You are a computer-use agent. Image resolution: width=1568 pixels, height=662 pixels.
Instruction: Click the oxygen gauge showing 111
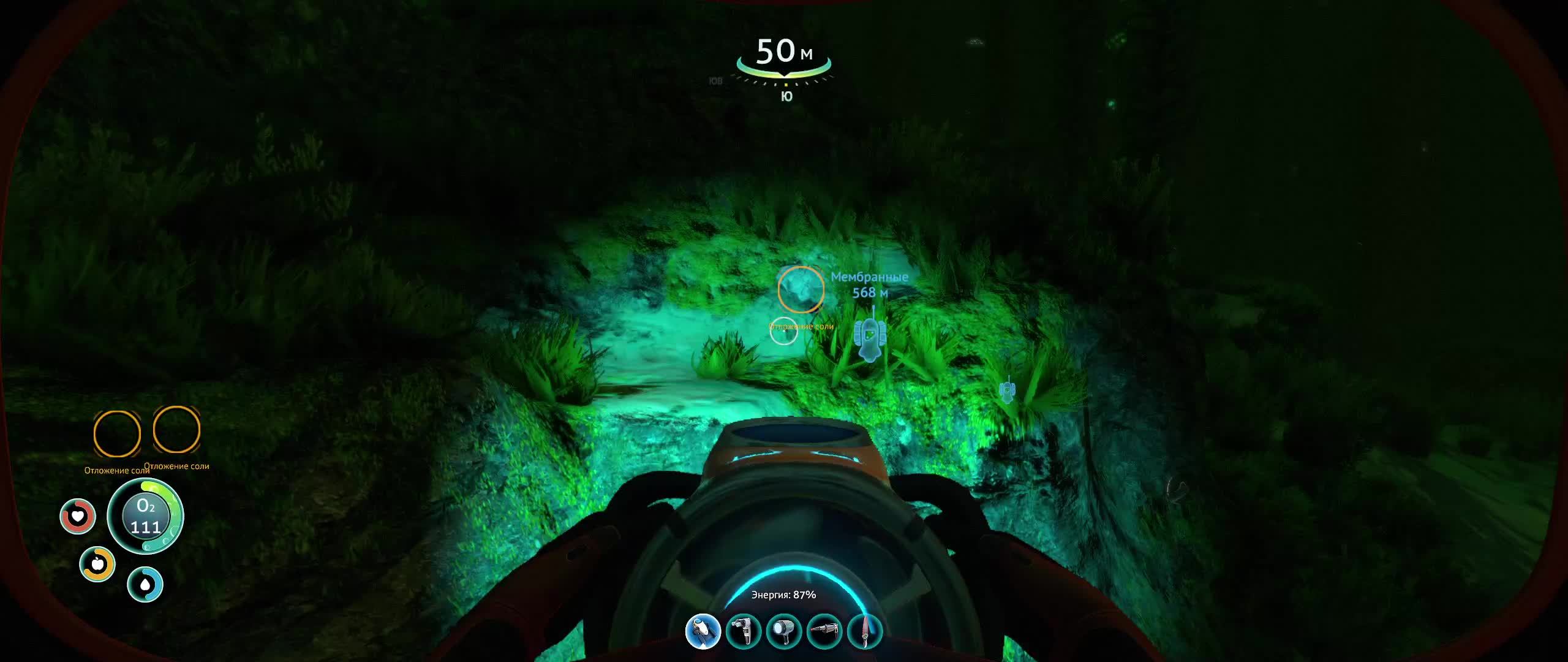click(x=145, y=517)
